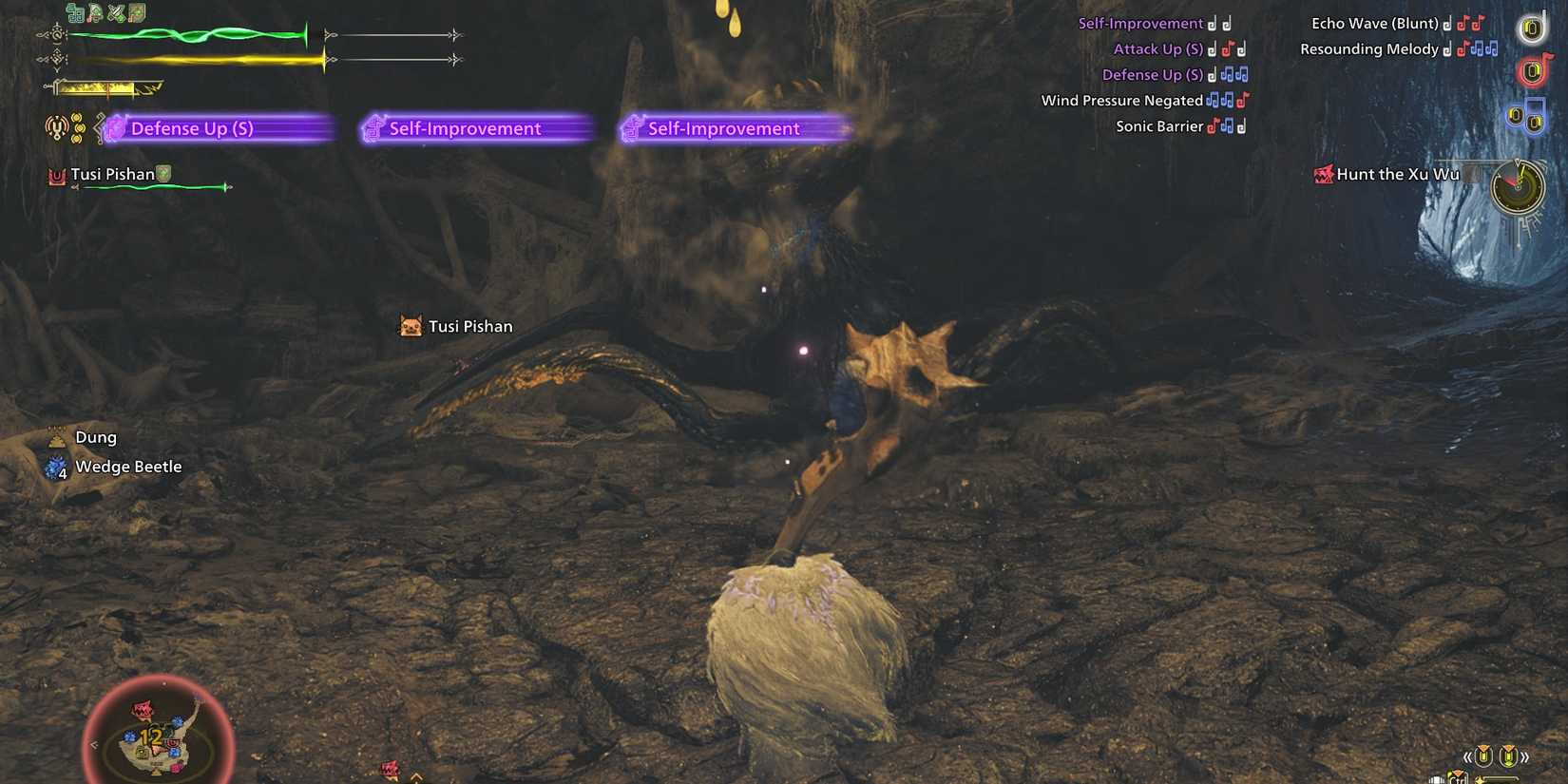The image size is (1568, 784).
Task: Click the Wedge Beetle item label
Action: [x=130, y=467]
